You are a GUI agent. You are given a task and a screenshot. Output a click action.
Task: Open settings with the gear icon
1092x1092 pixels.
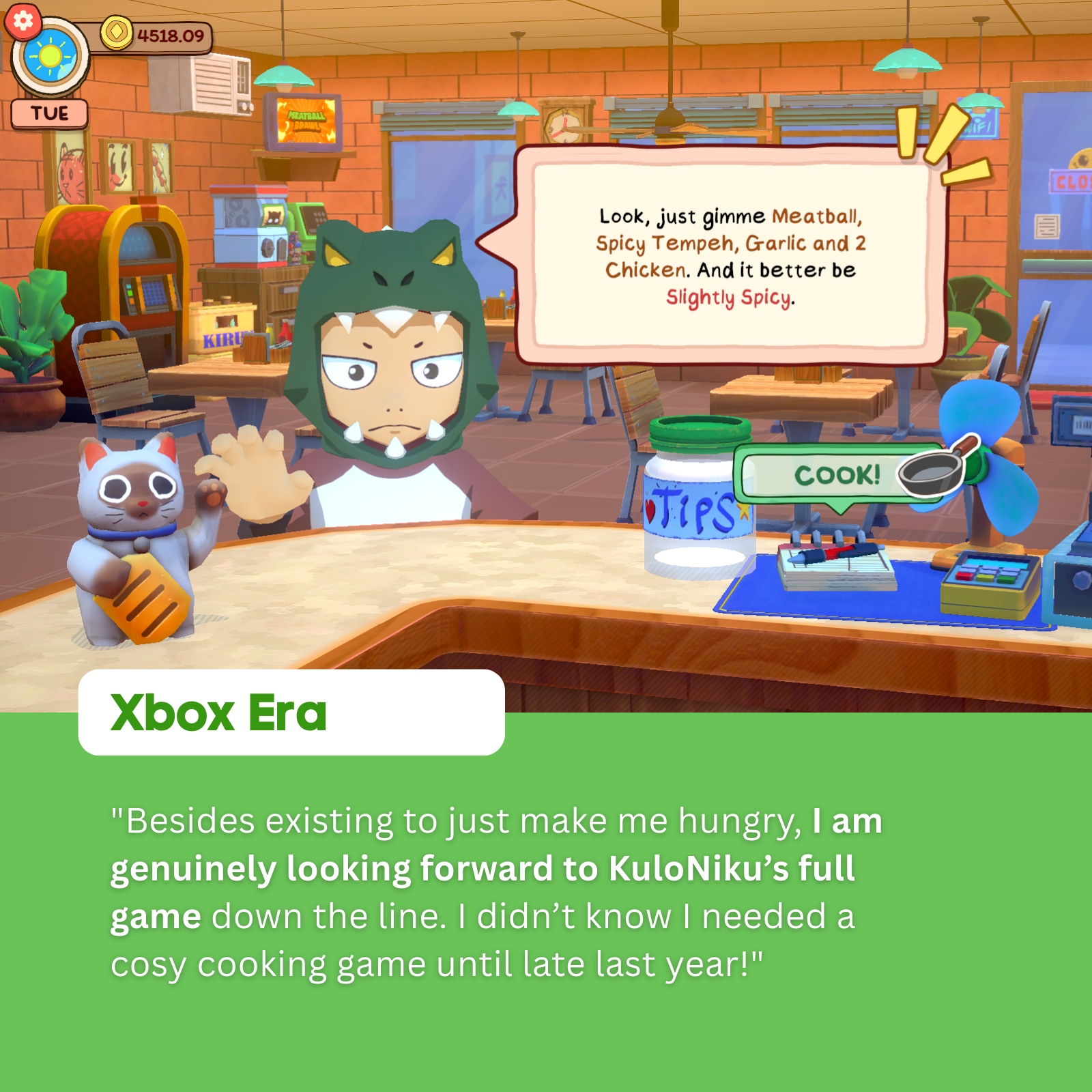[x=23, y=21]
